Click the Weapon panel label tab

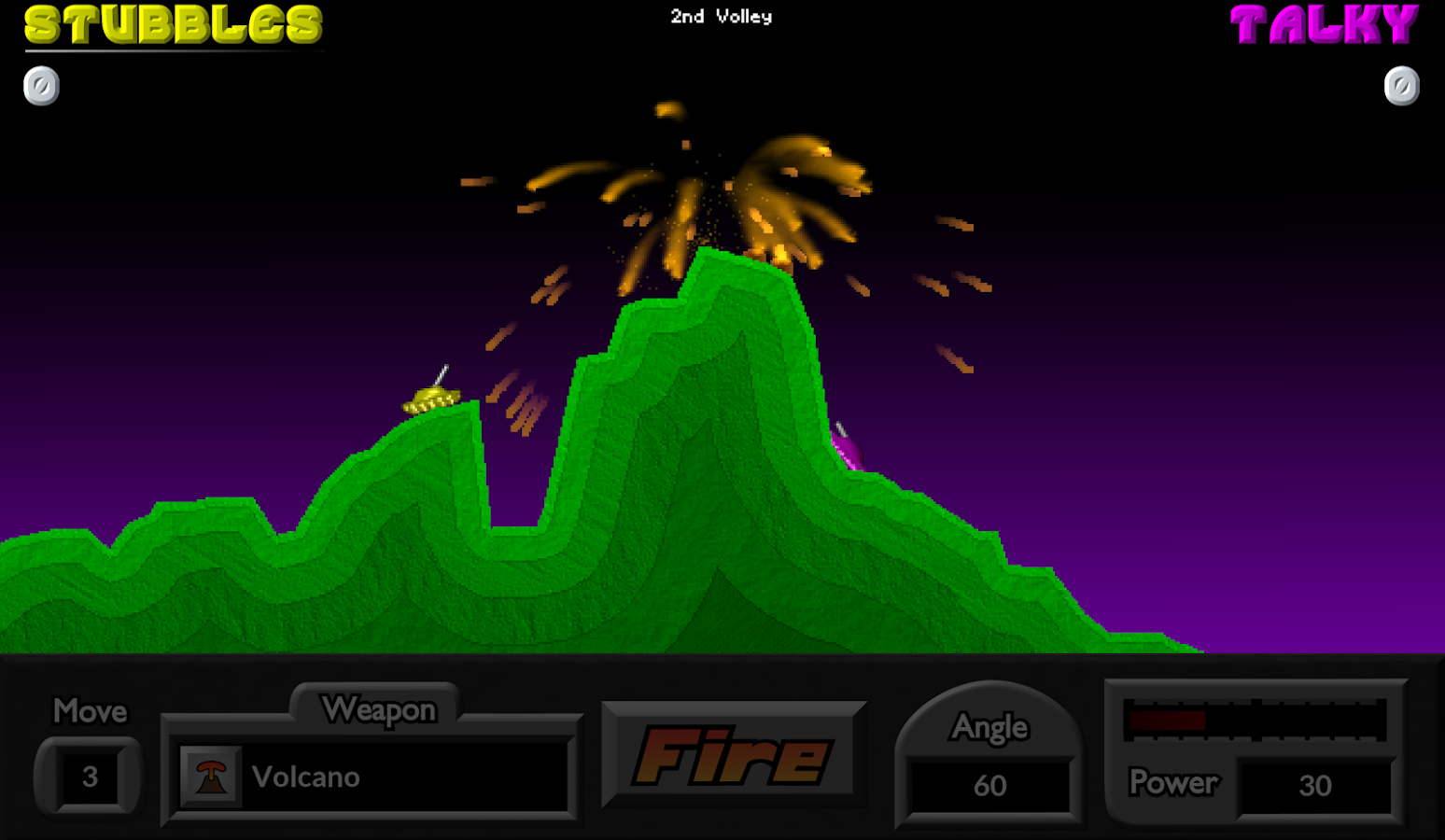pyautogui.click(x=378, y=709)
